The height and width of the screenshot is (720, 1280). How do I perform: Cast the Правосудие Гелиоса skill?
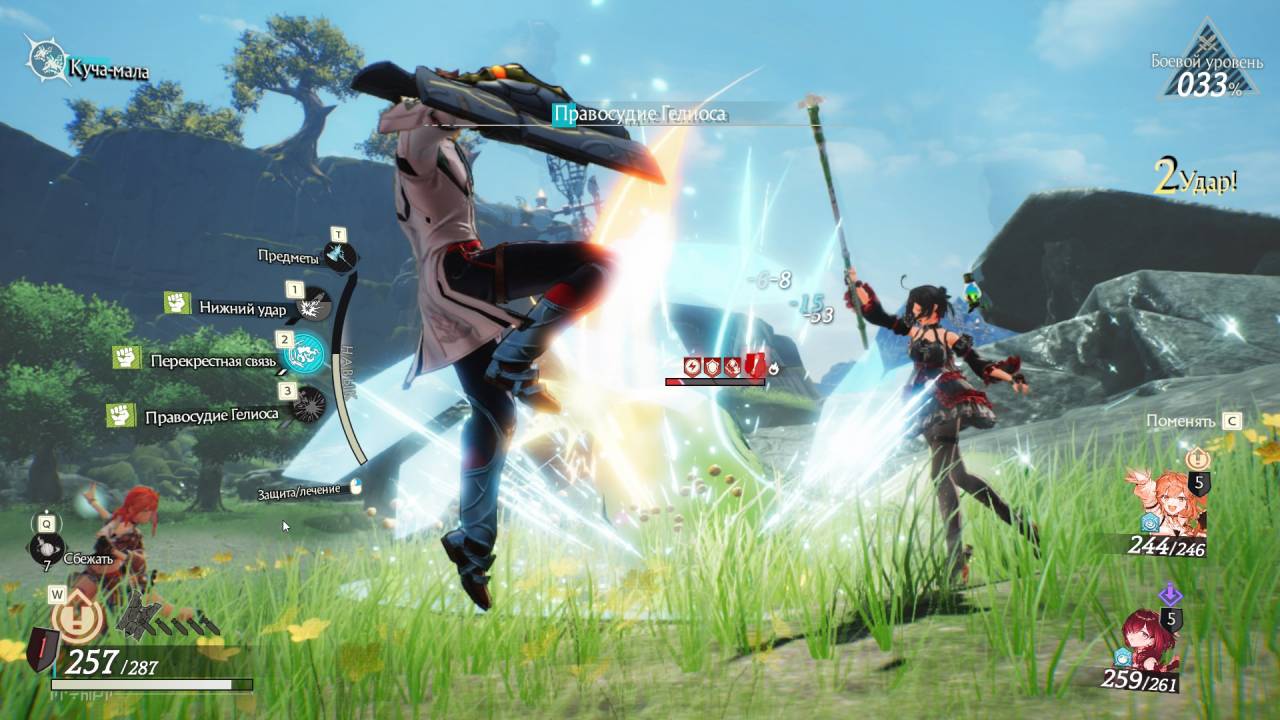click(x=305, y=405)
